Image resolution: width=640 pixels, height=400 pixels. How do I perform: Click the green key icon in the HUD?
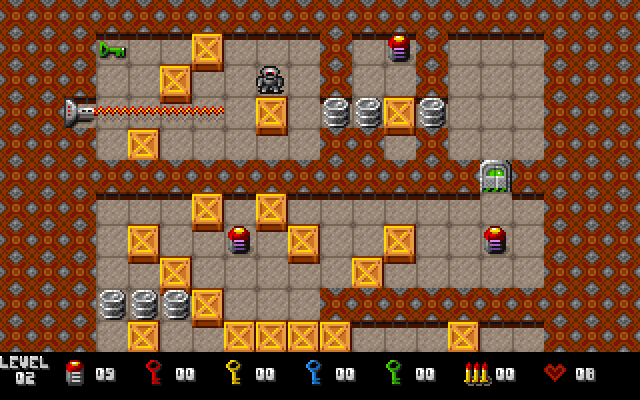(x=394, y=373)
